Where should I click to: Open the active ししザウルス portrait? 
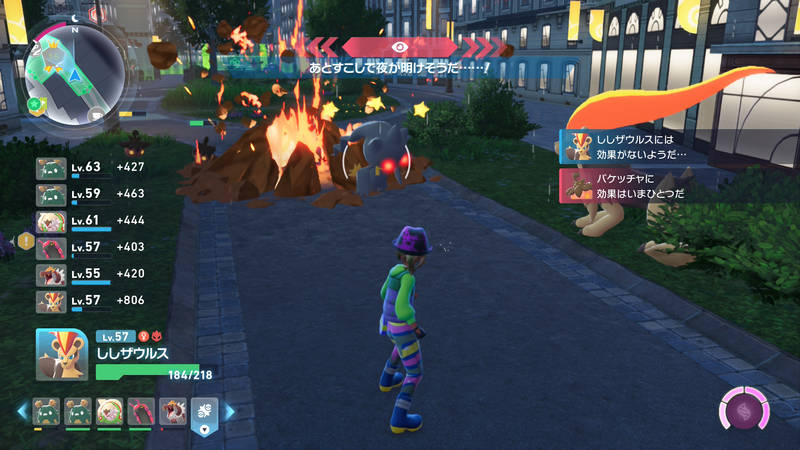click(61, 355)
